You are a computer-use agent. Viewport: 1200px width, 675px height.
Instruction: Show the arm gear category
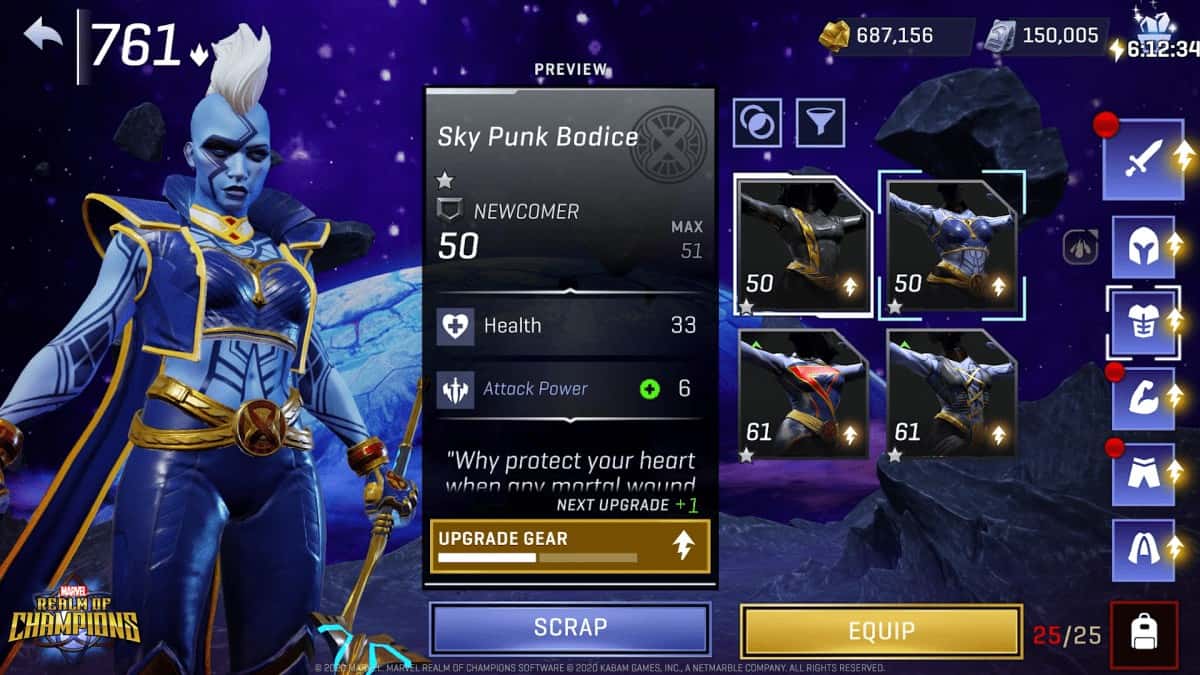(1144, 398)
